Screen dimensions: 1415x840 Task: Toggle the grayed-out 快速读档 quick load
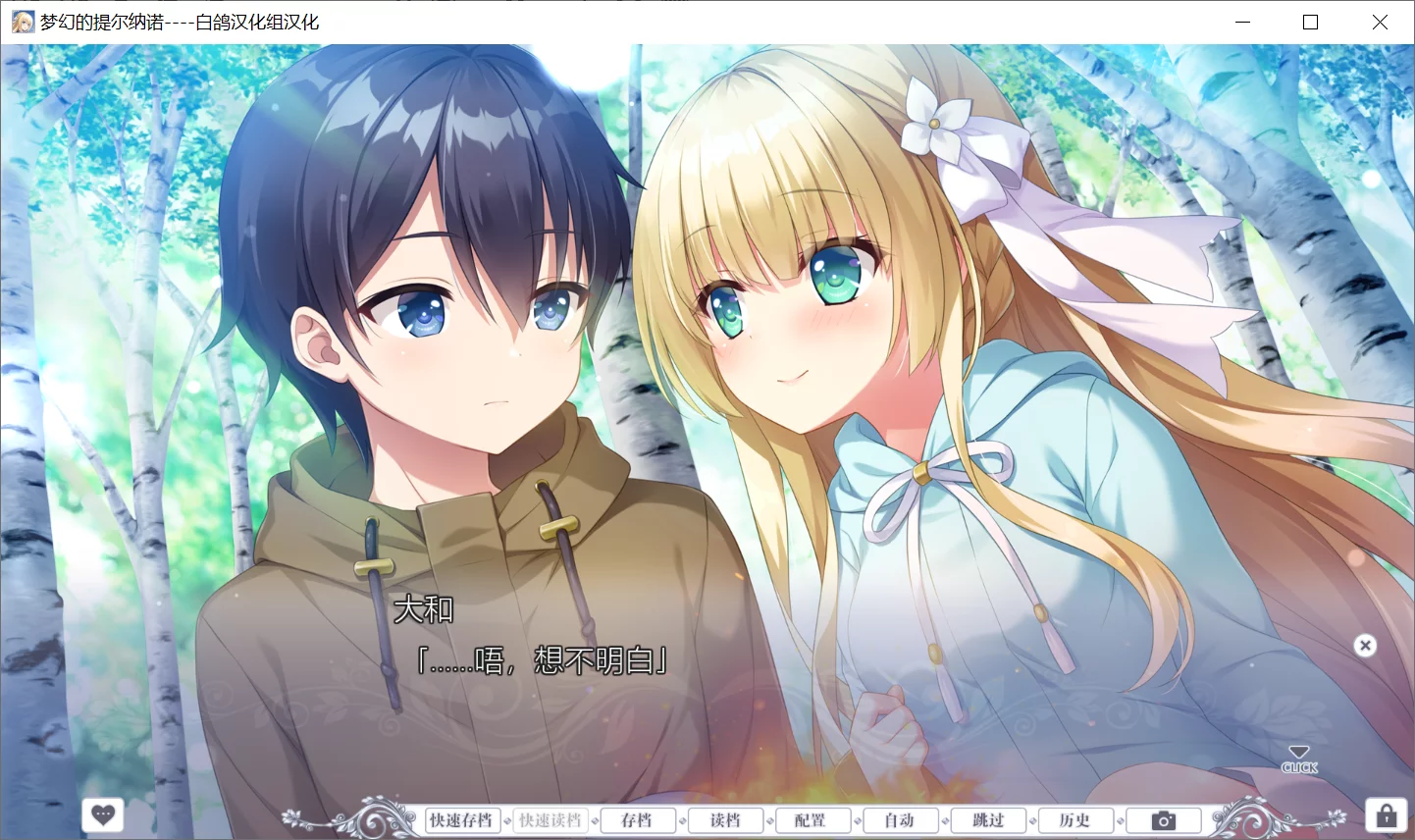pyautogui.click(x=550, y=819)
